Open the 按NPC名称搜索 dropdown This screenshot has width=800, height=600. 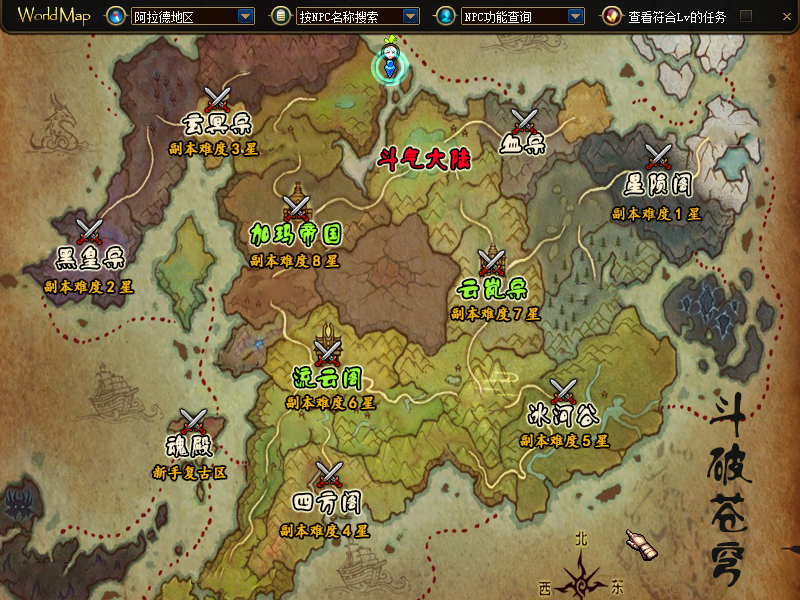click(x=410, y=16)
